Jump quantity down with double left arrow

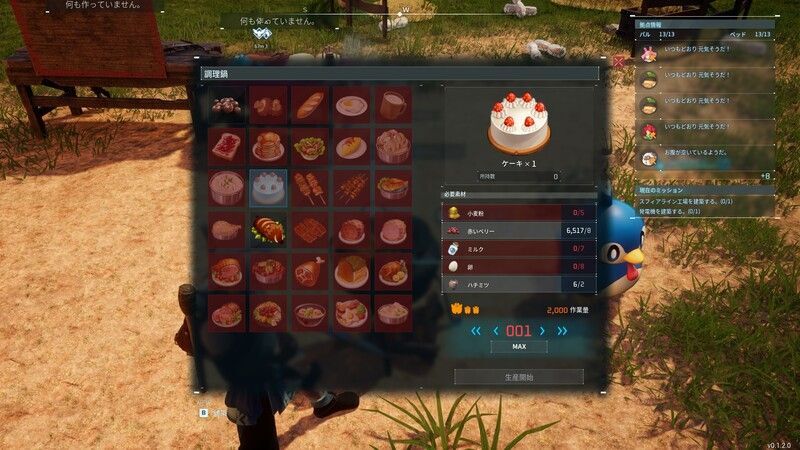476,331
